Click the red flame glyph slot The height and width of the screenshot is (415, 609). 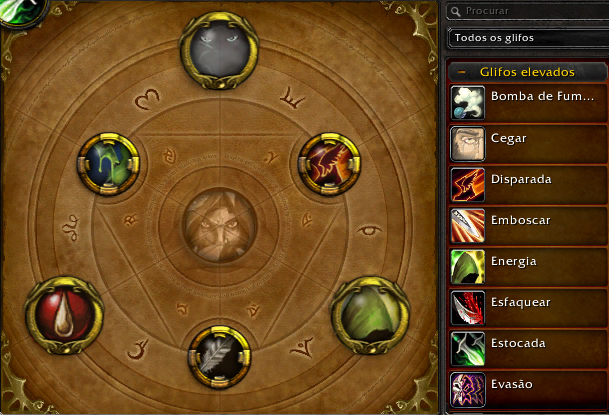pos(330,165)
